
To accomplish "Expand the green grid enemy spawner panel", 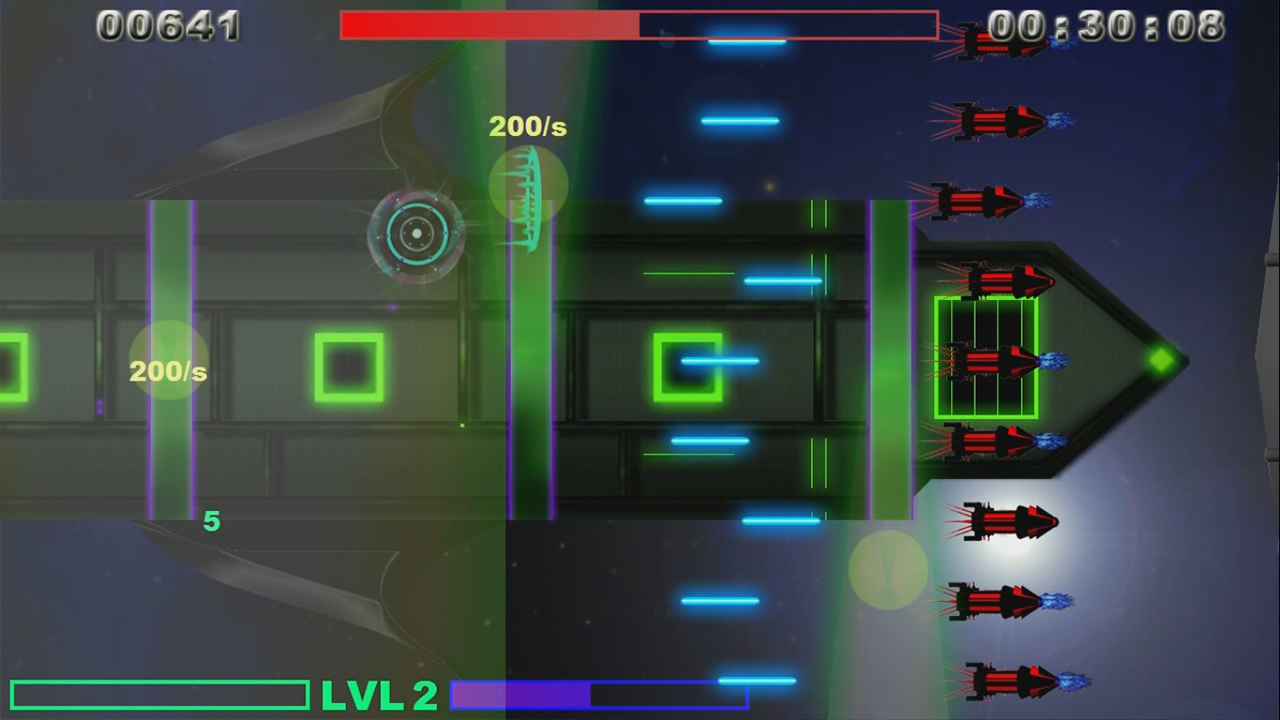I will [x=985, y=355].
